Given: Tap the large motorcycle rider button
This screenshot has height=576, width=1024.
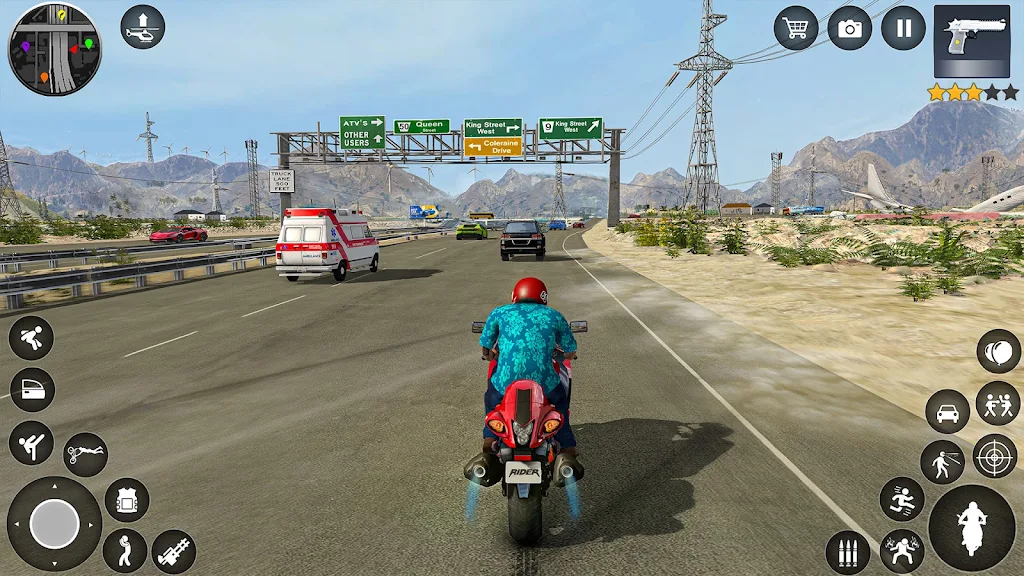Looking at the screenshot, I should point(971,527).
